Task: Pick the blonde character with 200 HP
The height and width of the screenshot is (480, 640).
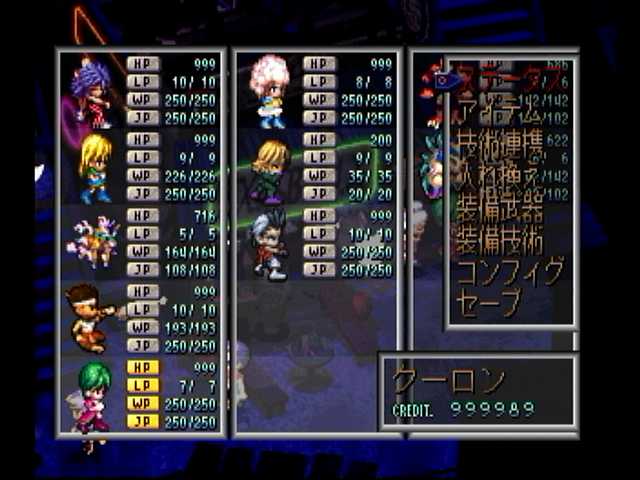Action: tap(269, 168)
